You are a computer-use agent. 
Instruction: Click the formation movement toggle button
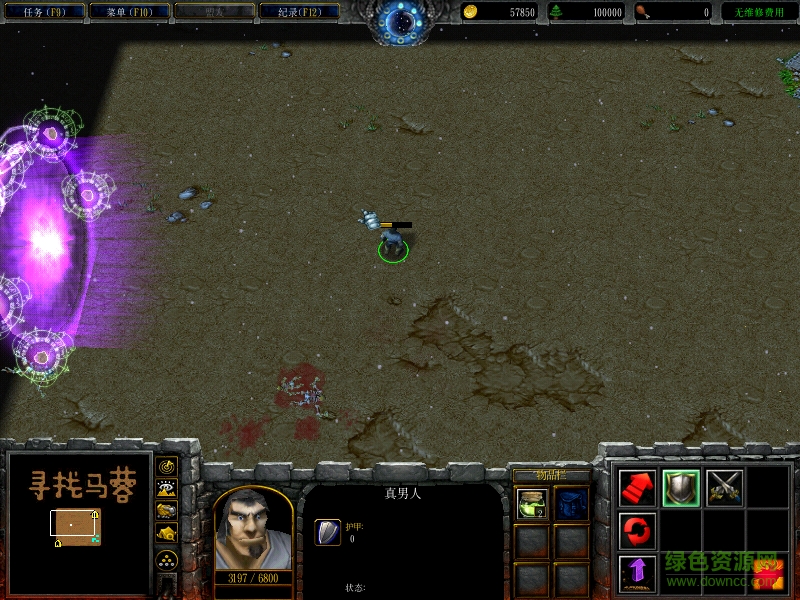coord(167,559)
